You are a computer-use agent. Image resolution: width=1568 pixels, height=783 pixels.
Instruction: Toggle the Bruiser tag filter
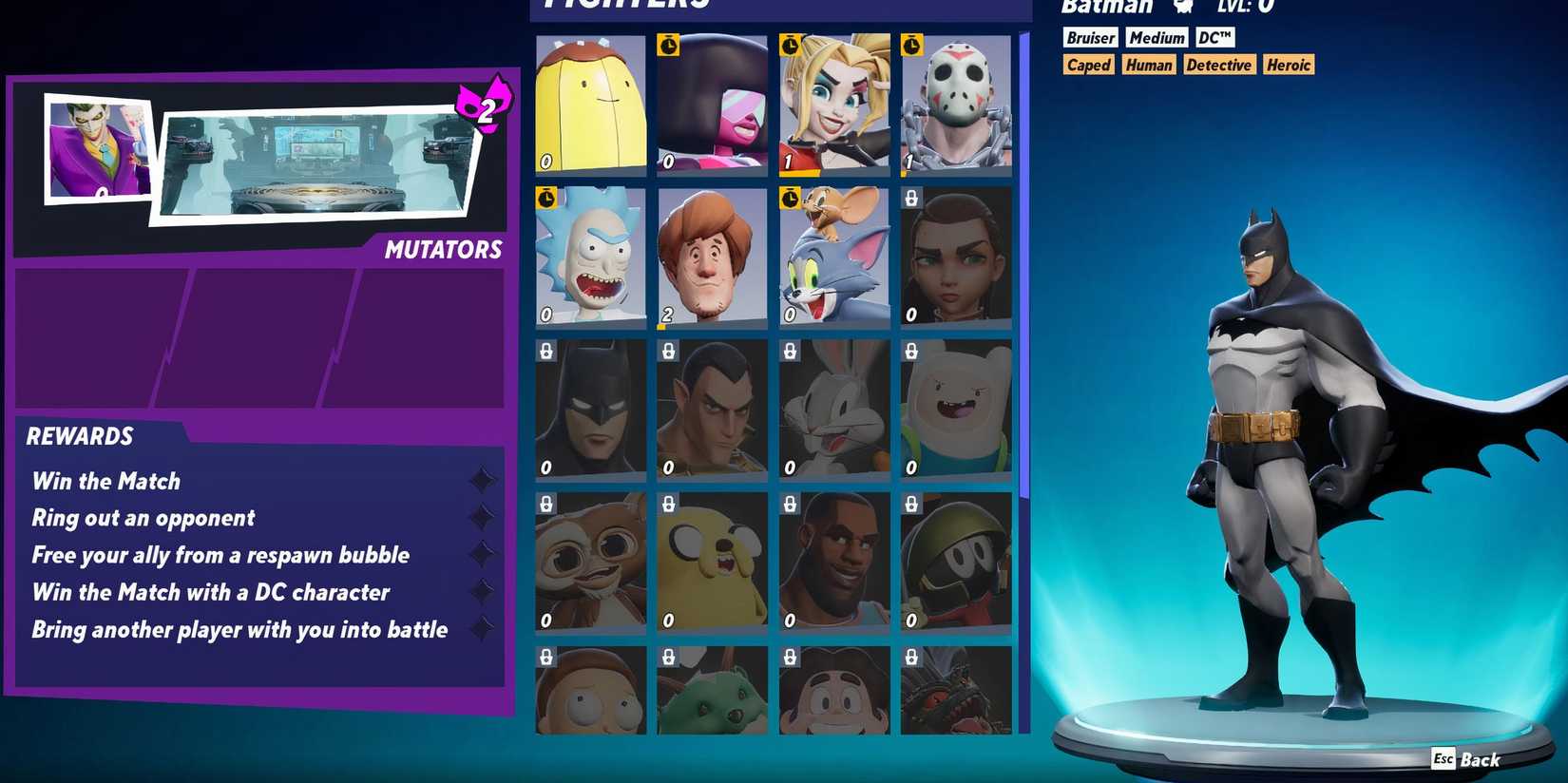point(1089,37)
